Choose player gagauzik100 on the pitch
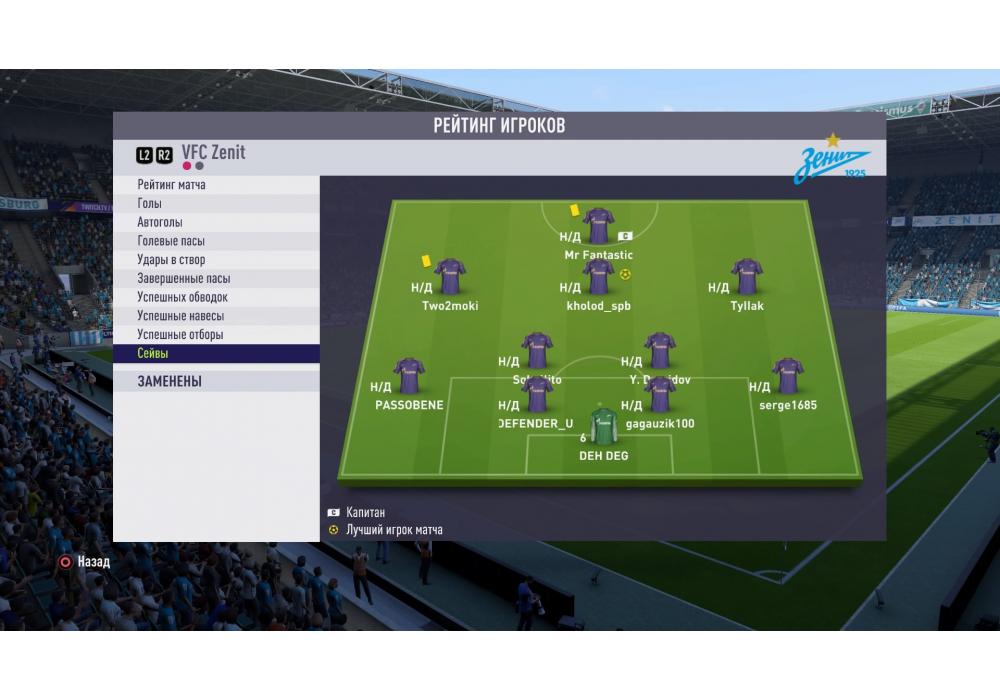Viewport: 1000px width, 700px height. coord(660,395)
